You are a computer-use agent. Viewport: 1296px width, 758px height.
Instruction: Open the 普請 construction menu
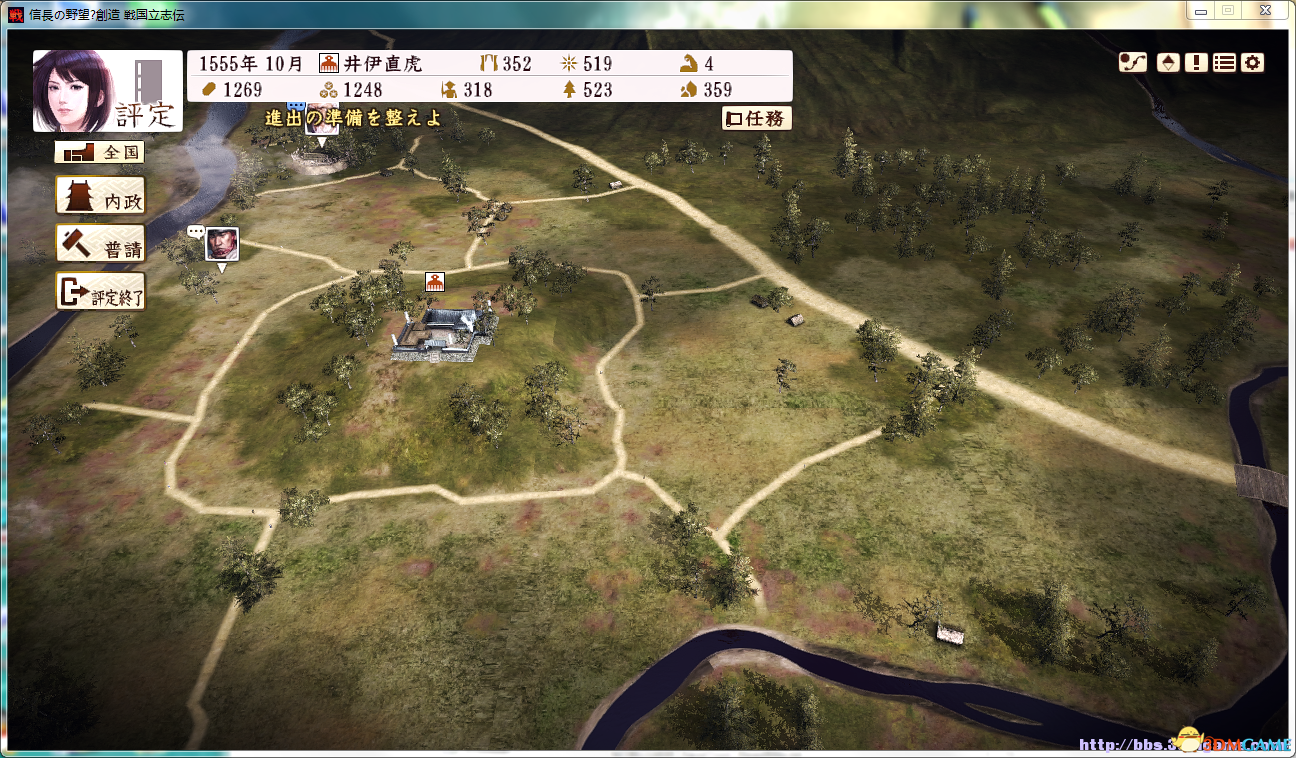(x=100, y=244)
